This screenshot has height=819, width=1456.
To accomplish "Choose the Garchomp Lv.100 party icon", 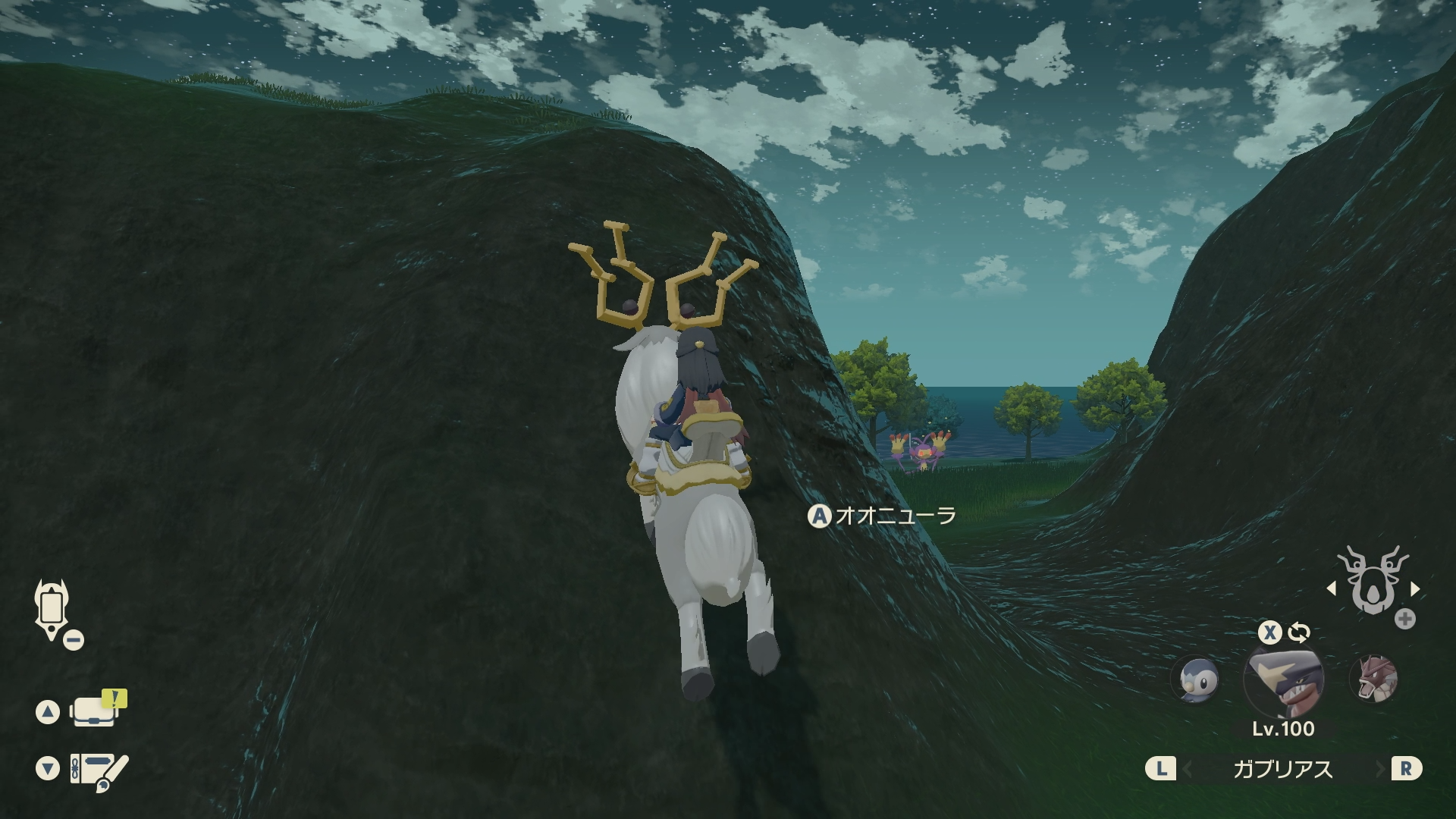I will point(1283,679).
